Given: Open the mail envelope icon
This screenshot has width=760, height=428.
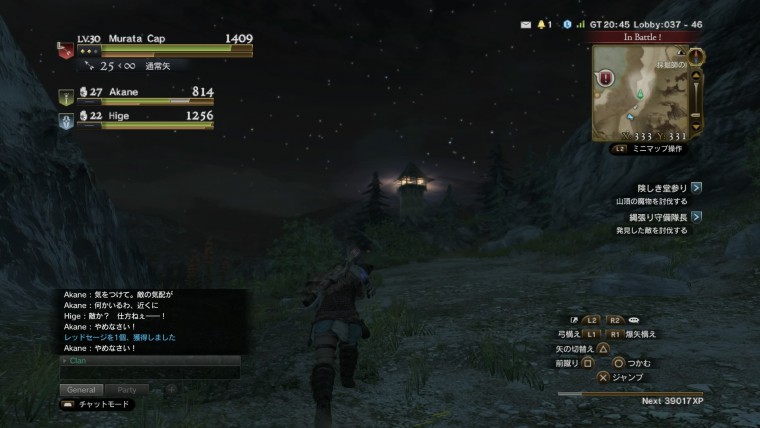Looking at the screenshot, I should pos(526,23).
